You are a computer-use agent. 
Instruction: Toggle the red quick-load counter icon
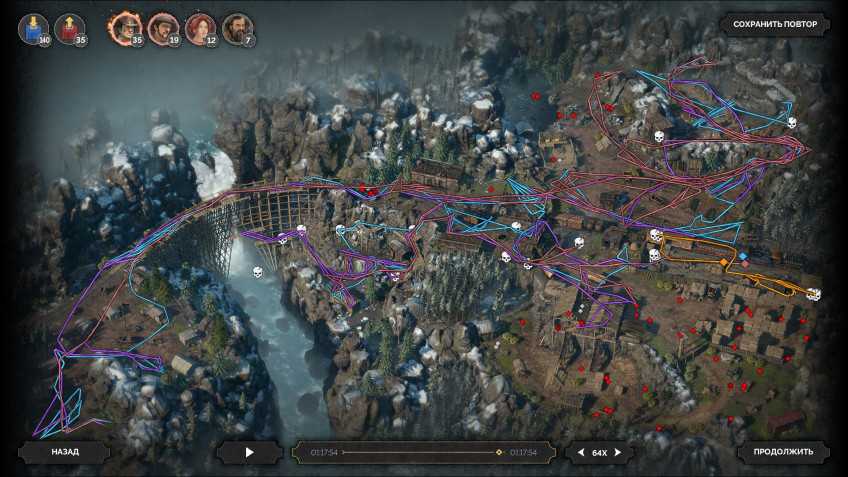point(70,28)
